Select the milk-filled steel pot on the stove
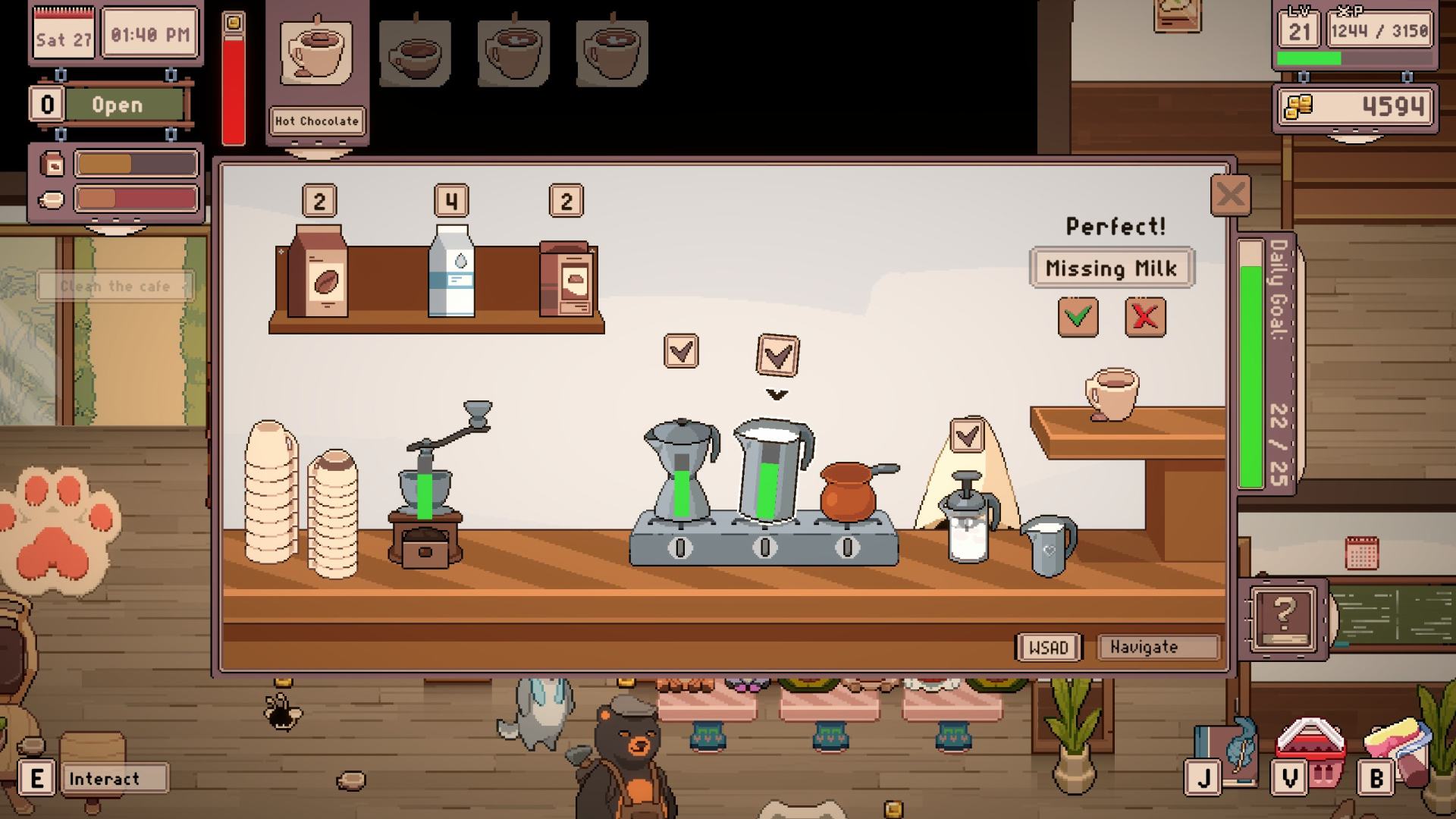The width and height of the screenshot is (1456, 819). coord(771,470)
